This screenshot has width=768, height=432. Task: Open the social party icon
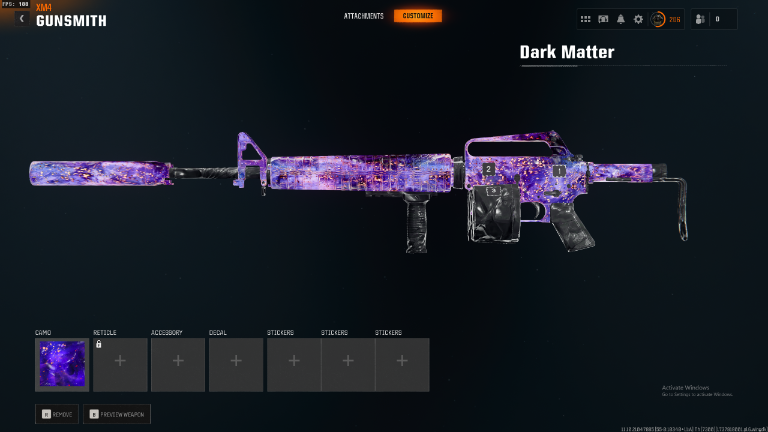click(702, 19)
